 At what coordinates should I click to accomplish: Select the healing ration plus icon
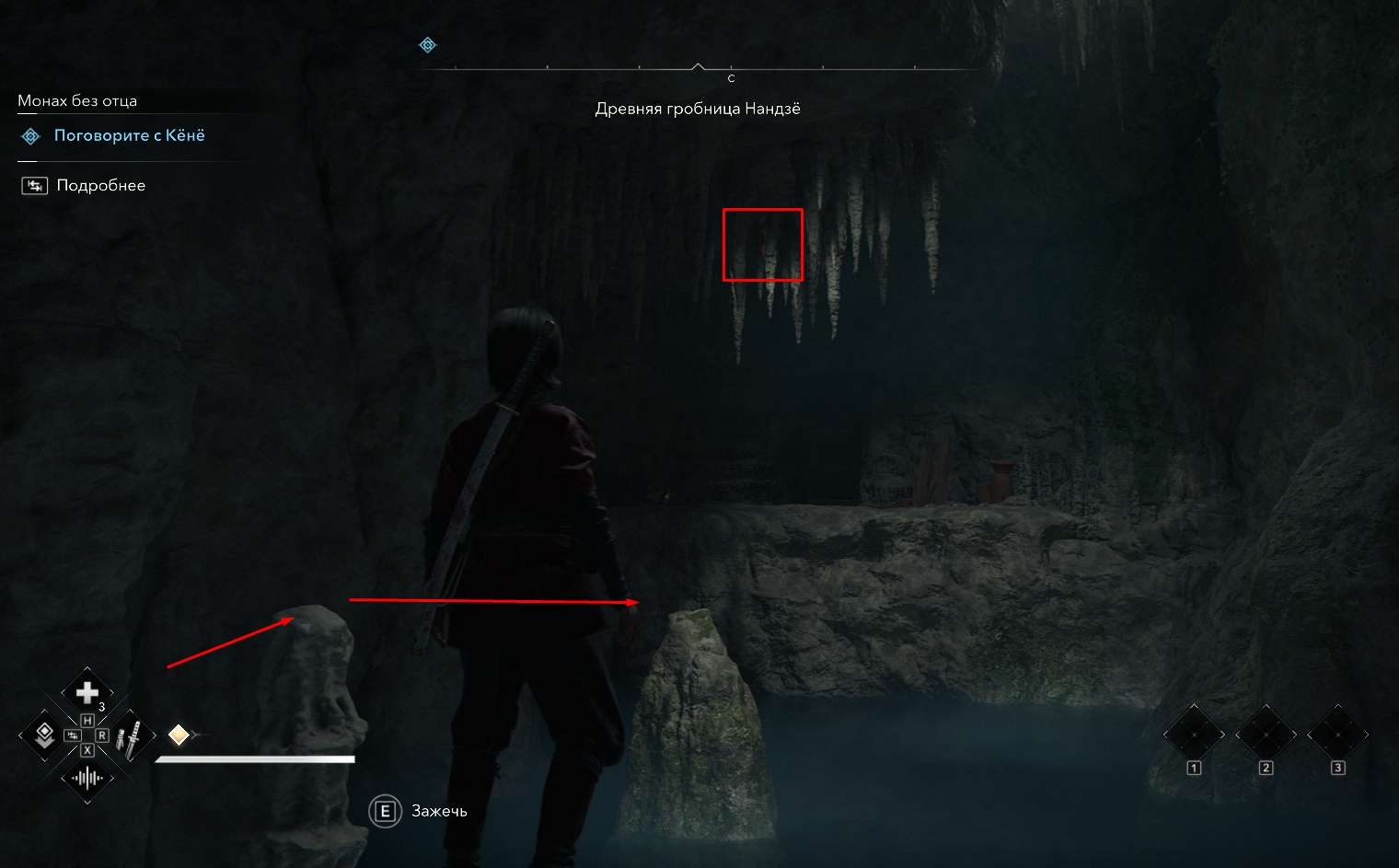point(87,692)
